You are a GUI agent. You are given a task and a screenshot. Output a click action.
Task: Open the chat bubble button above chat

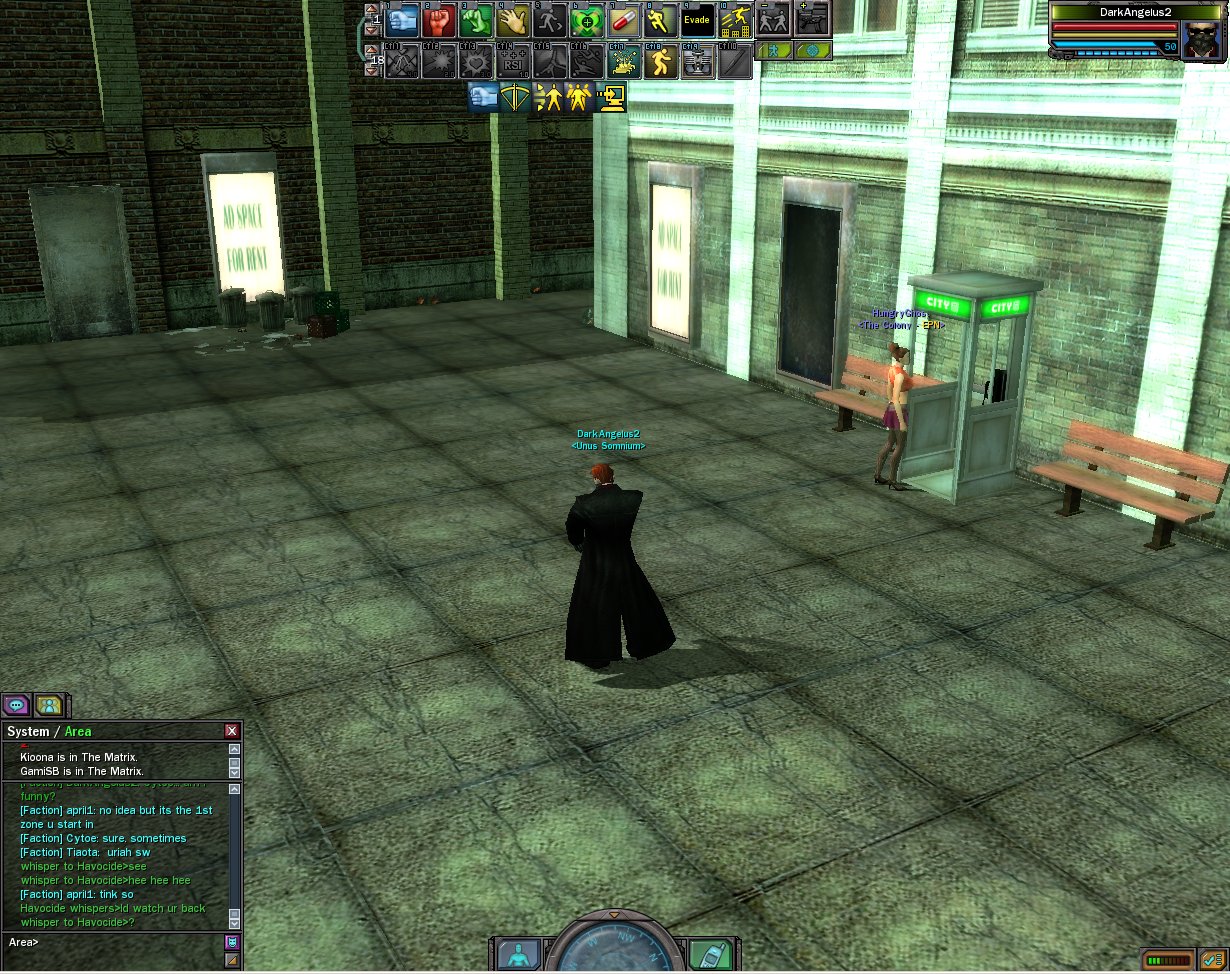16,705
